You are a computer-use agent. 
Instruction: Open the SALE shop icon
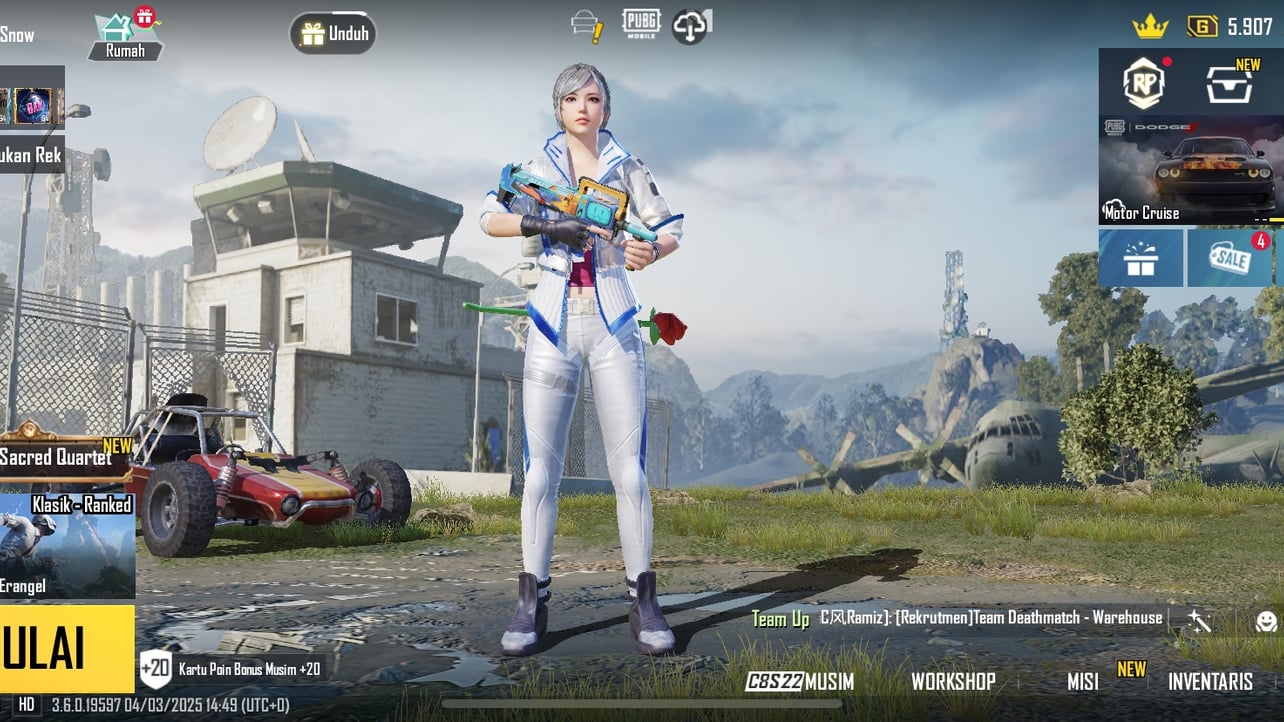pyautogui.click(x=1229, y=258)
